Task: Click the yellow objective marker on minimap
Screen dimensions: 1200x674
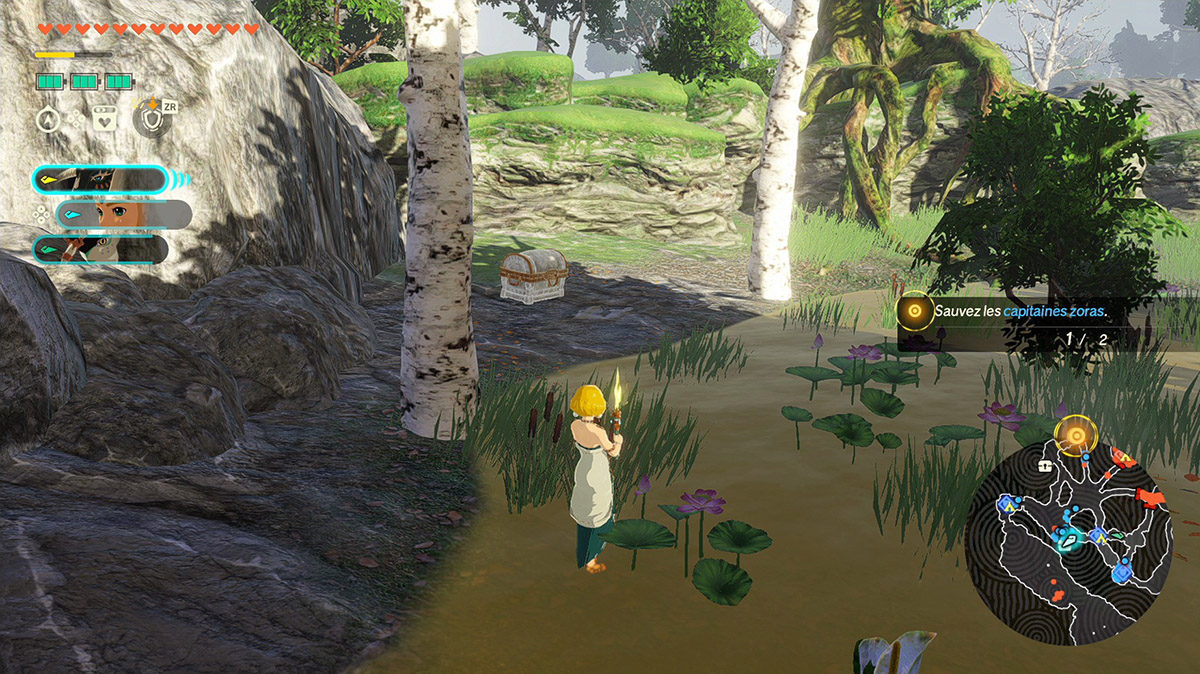Action: [1076, 435]
